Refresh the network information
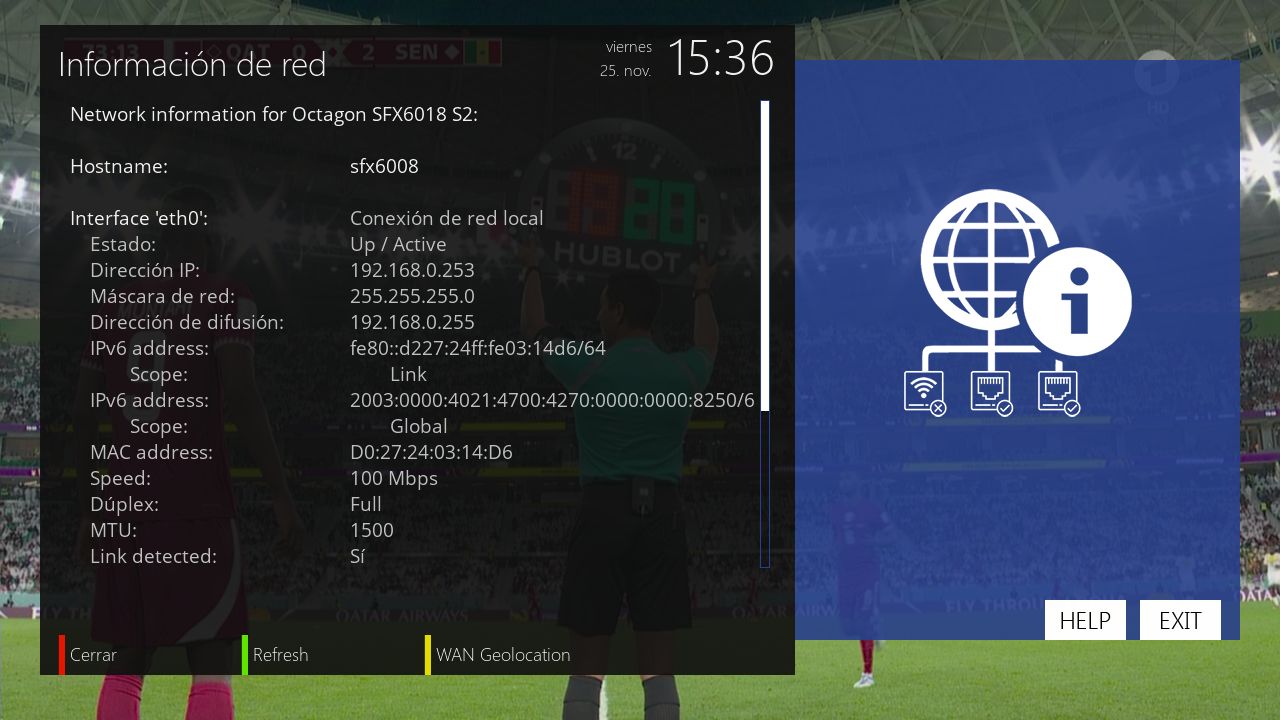1280x720 pixels. tap(279, 655)
